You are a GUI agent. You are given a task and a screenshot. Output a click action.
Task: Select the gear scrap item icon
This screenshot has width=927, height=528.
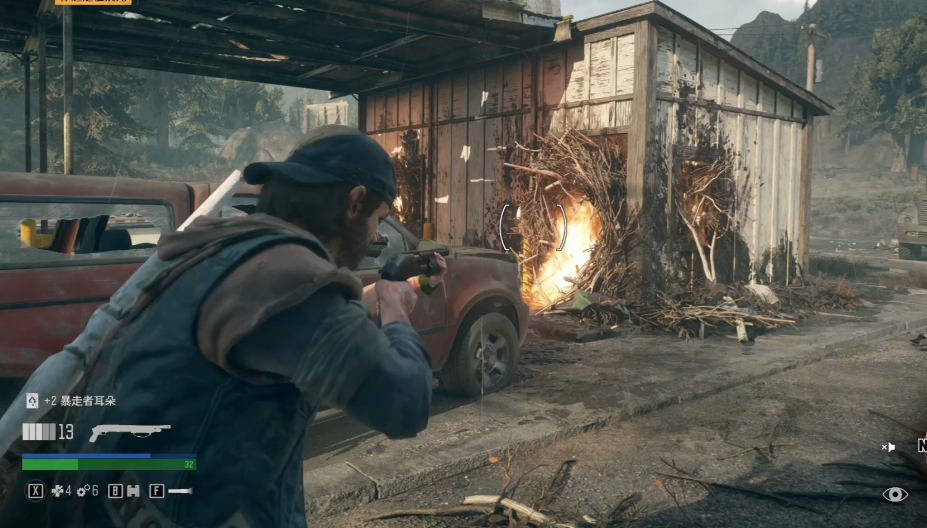82,491
